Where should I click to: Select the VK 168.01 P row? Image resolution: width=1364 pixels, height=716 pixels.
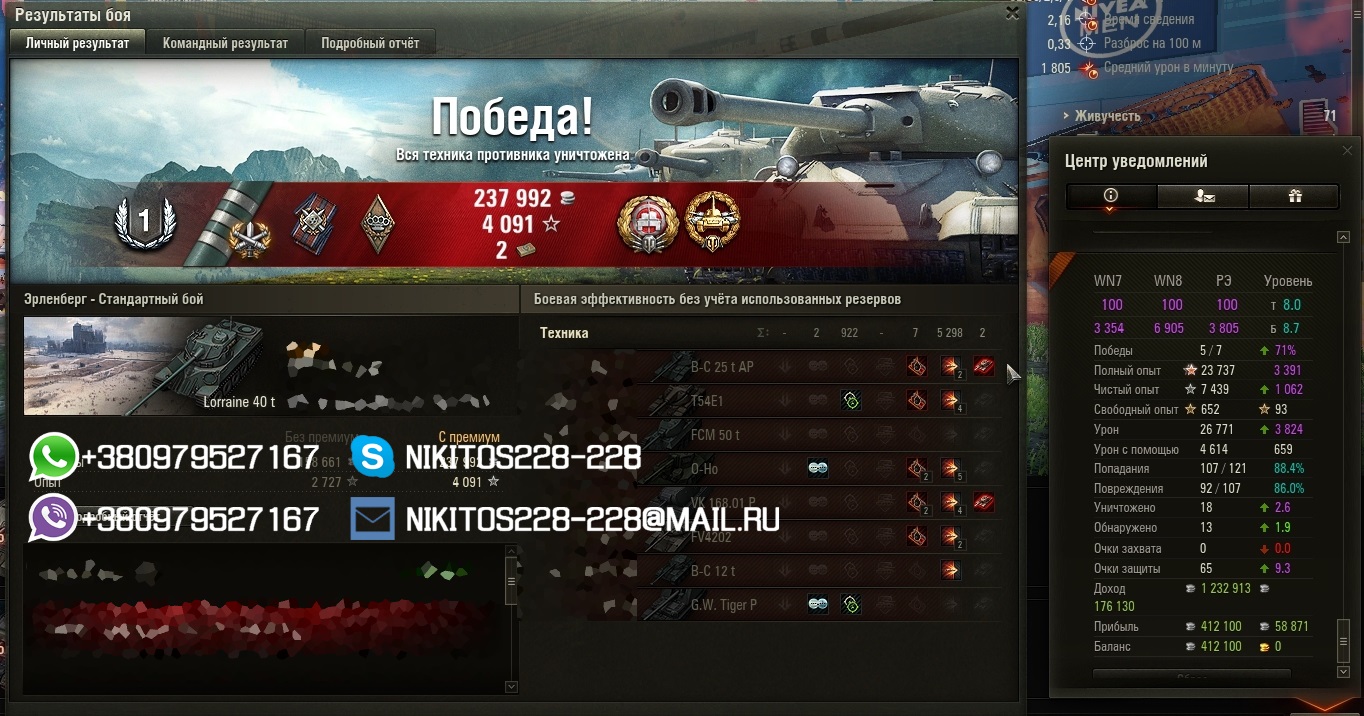pos(723,503)
